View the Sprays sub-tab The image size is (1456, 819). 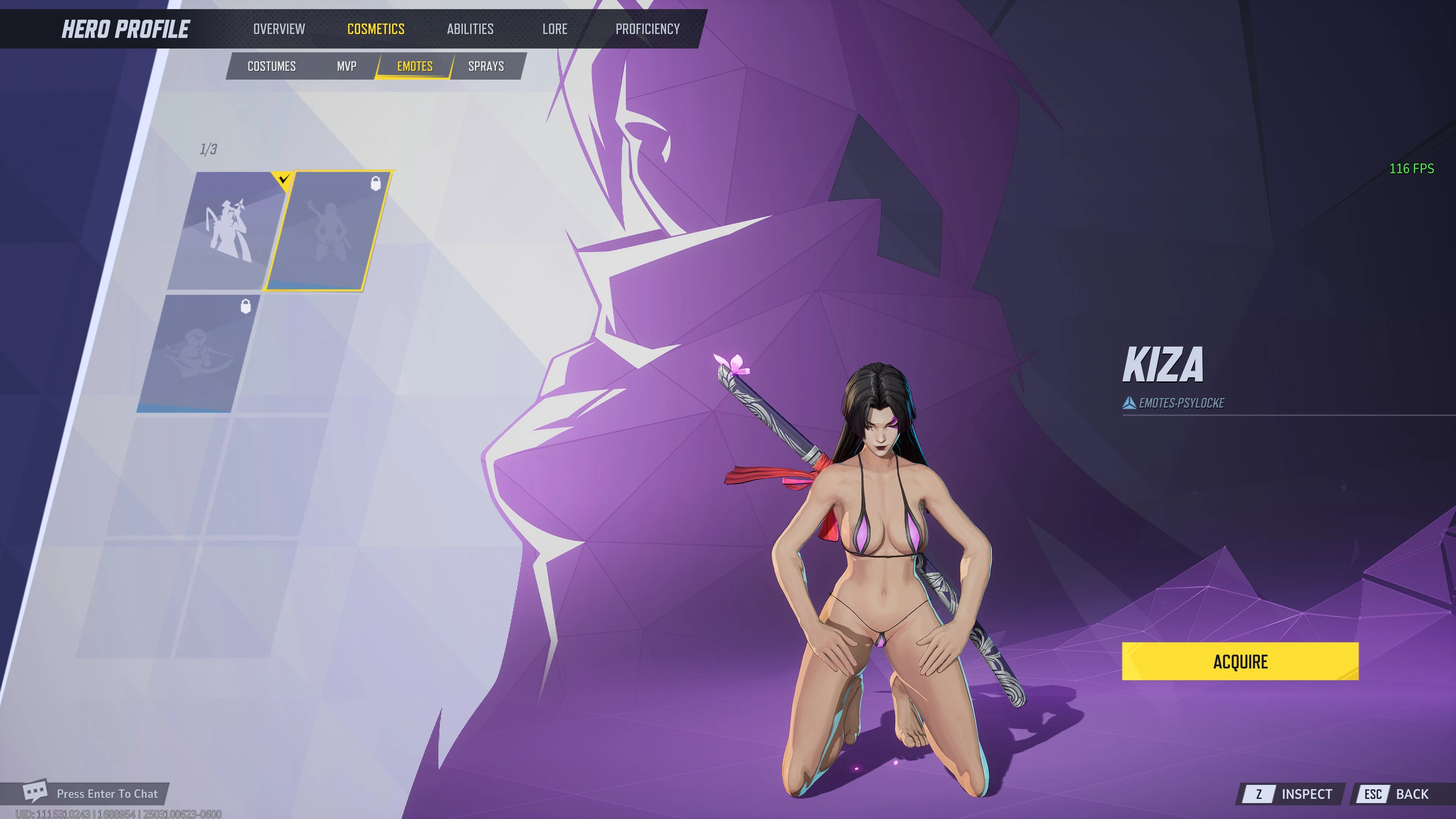[x=485, y=66]
